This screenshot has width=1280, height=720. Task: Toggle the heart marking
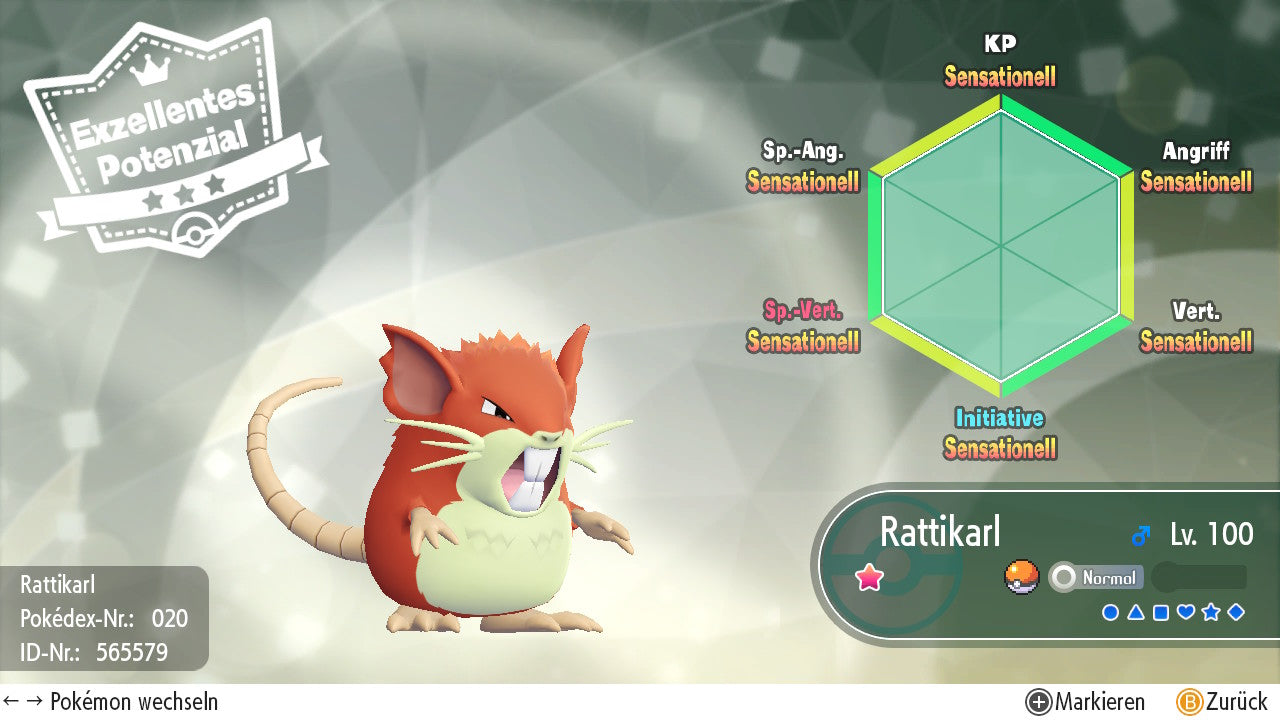[1186, 613]
